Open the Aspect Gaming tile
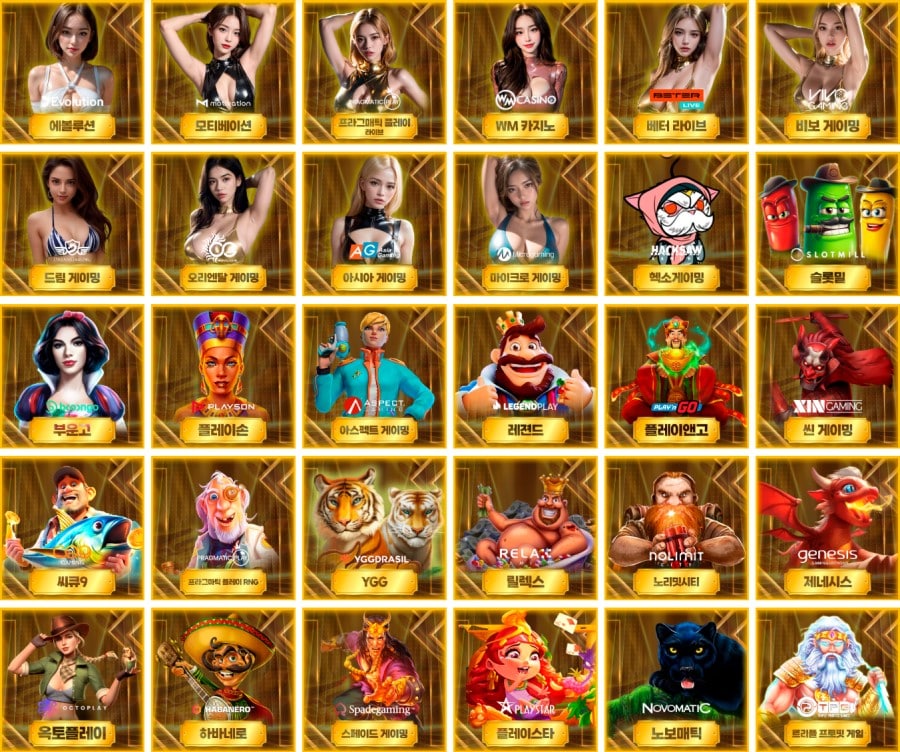Viewport: 900px width, 752px height. (374, 376)
